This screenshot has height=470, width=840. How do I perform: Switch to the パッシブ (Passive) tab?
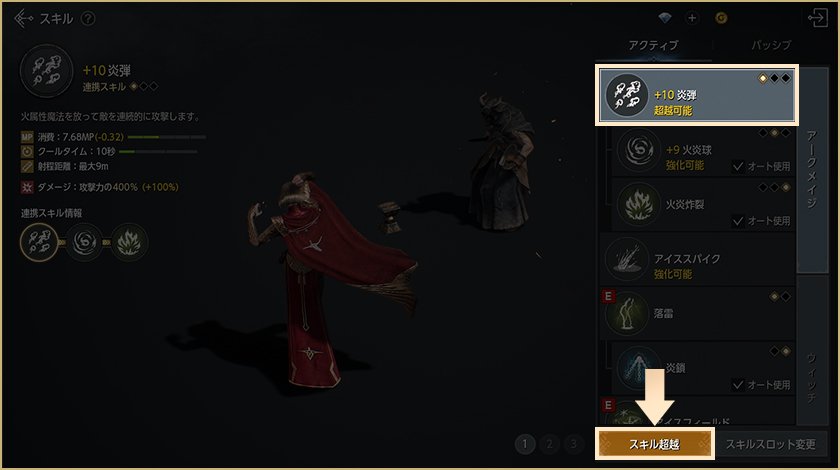[x=771, y=46]
